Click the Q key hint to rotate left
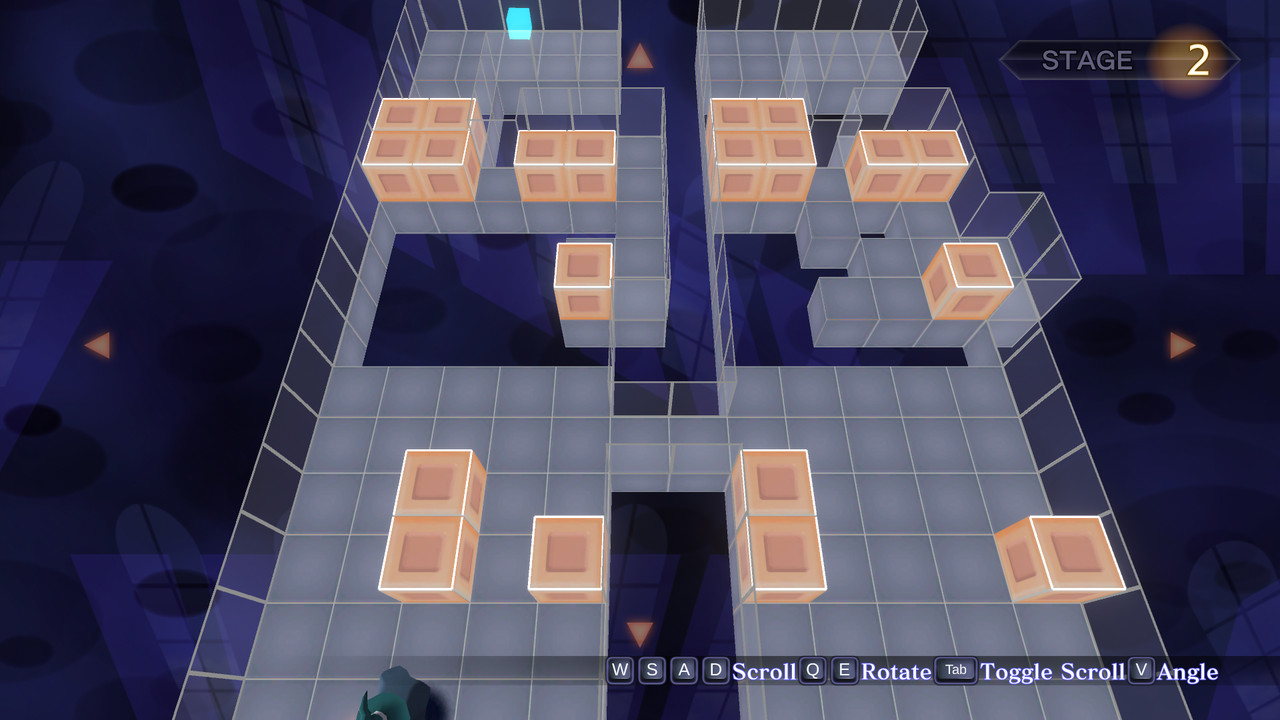Screen dimensions: 1280x720 pyautogui.click(x=811, y=671)
